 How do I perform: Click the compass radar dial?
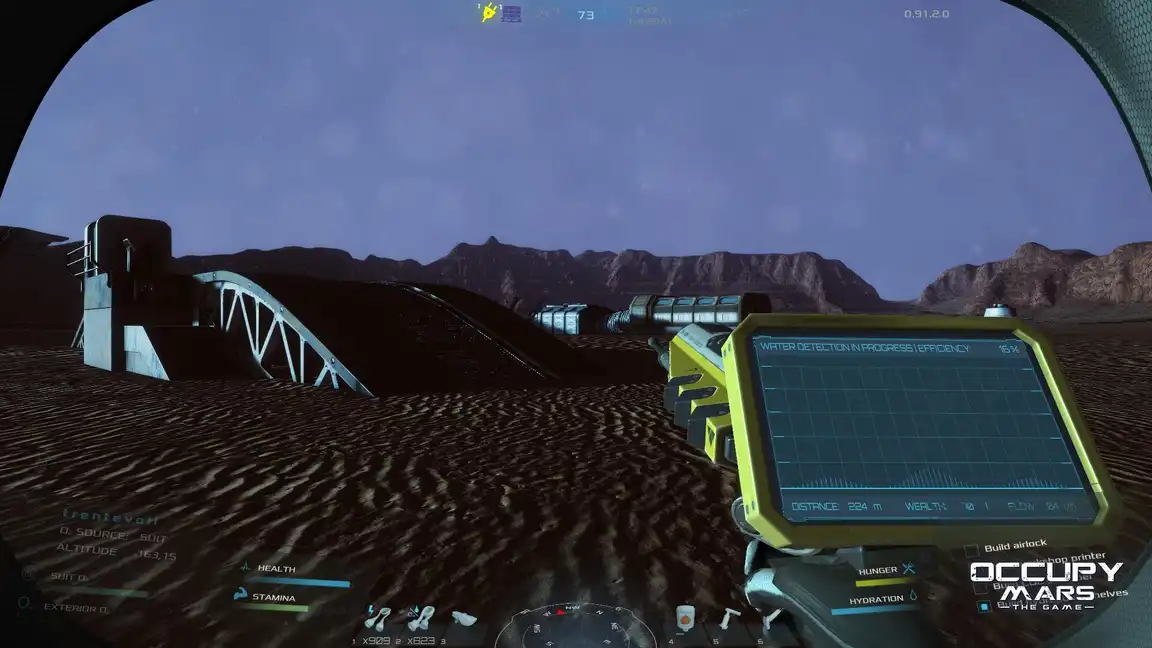(575, 626)
